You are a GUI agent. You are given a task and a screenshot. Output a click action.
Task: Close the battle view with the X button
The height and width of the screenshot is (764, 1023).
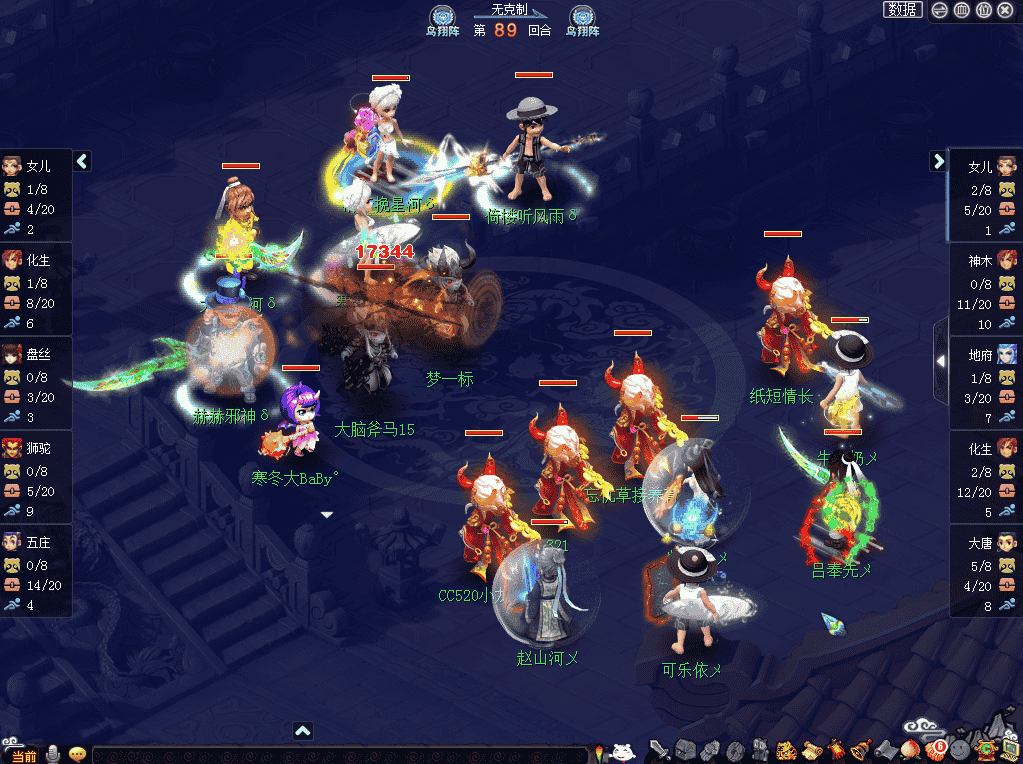tap(1005, 10)
